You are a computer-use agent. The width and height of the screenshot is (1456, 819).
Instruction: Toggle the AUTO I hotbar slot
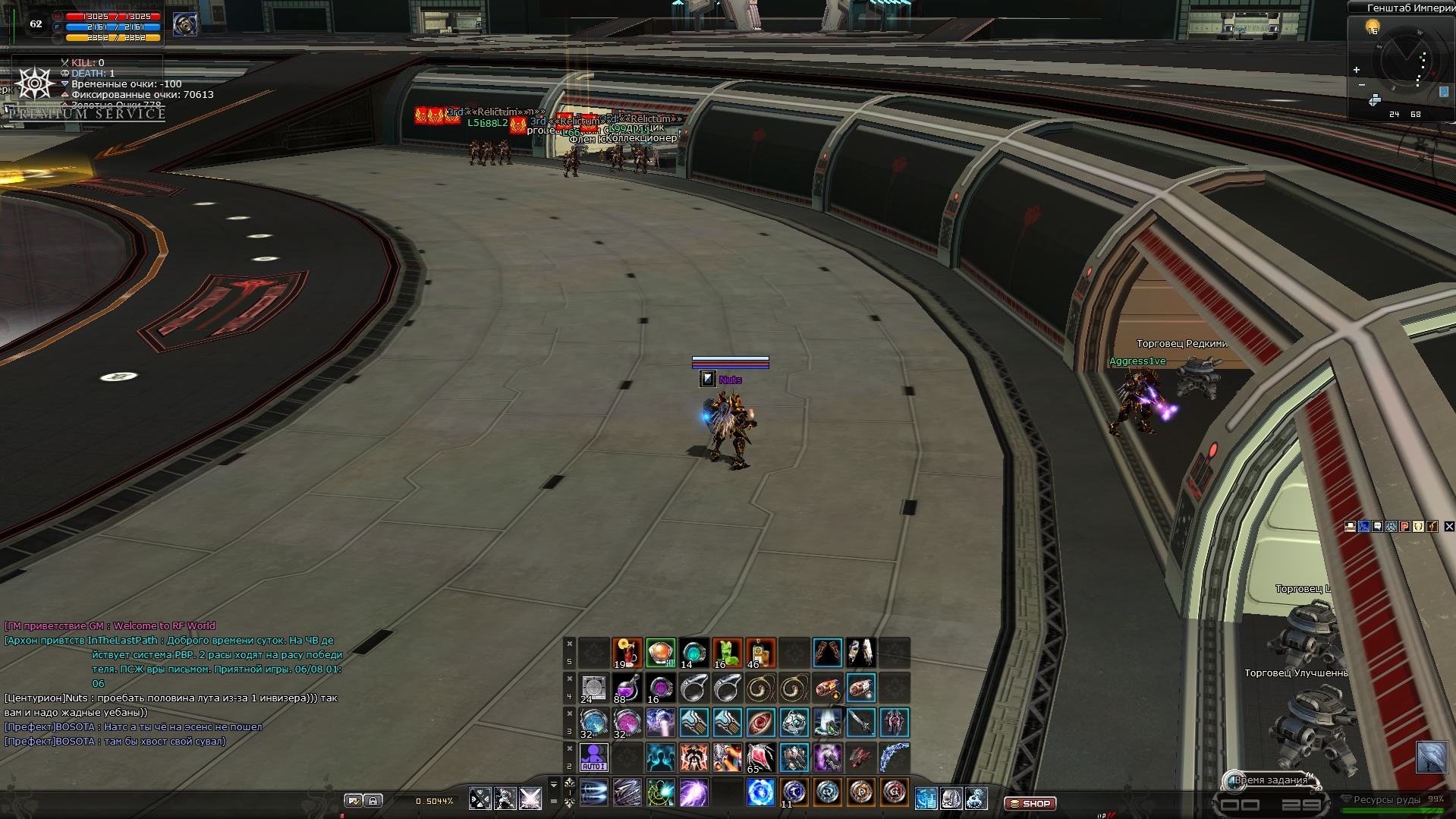click(593, 758)
